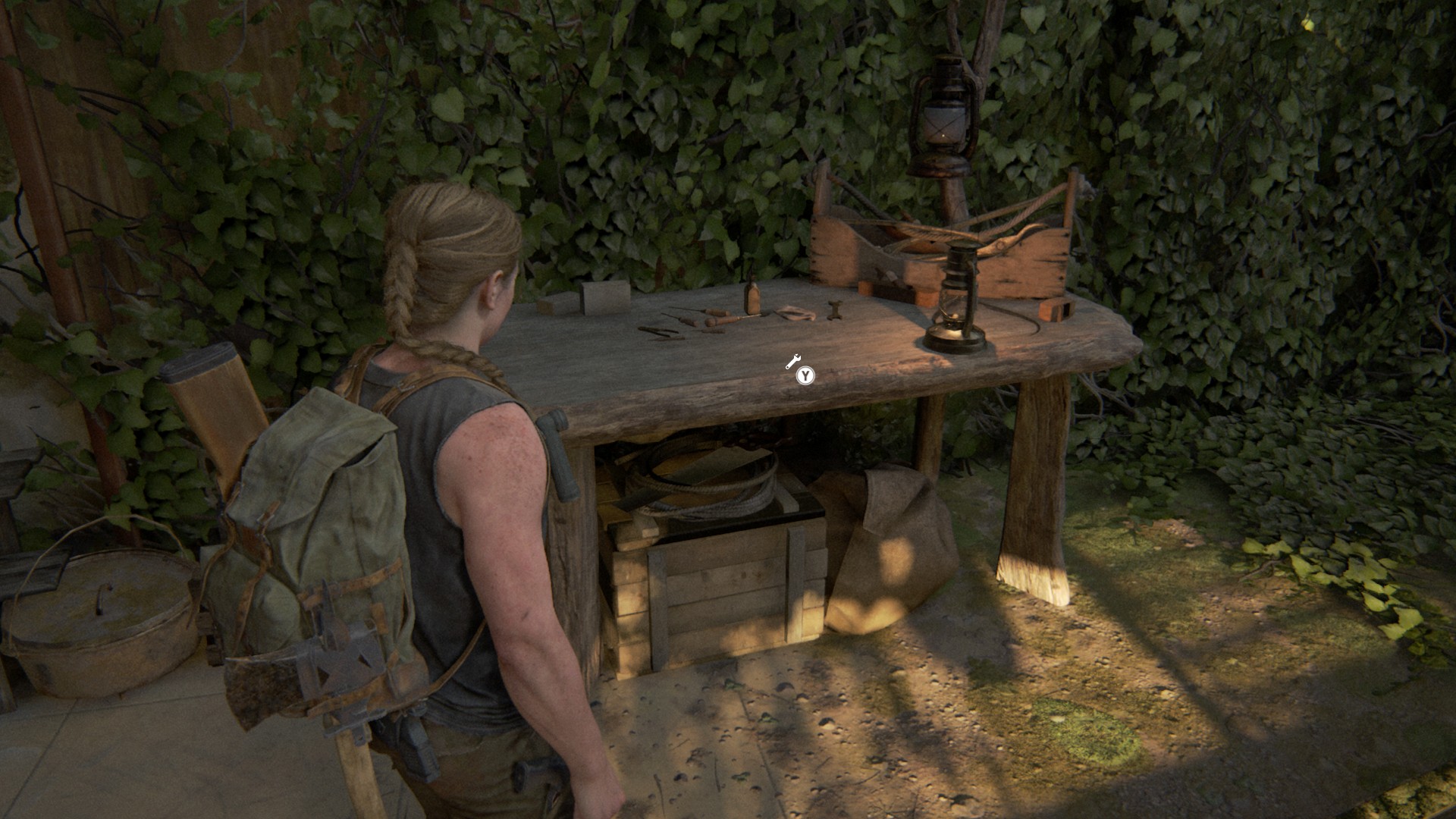Click the wrench workbench interaction icon
This screenshot has height=819, width=1456.
tap(792, 362)
